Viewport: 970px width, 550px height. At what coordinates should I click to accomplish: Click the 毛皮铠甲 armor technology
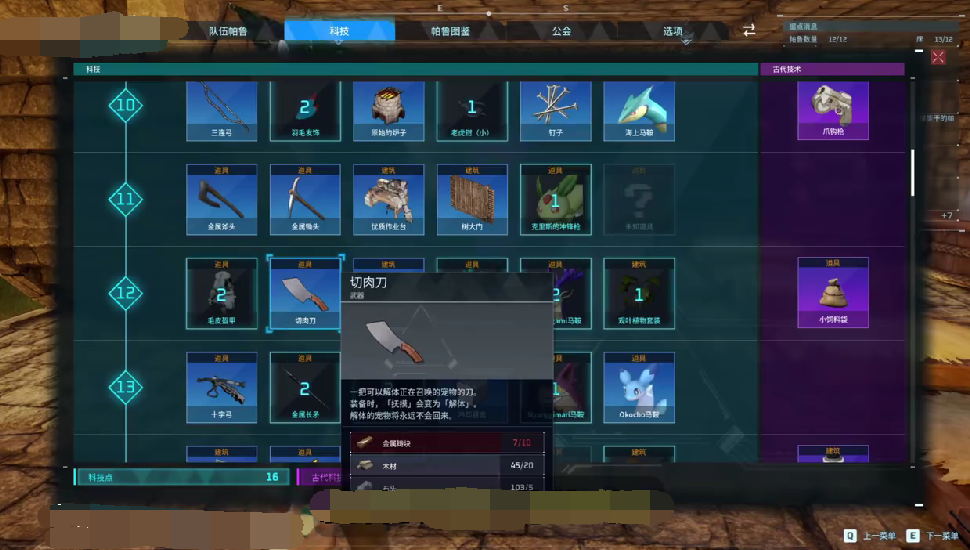222,293
